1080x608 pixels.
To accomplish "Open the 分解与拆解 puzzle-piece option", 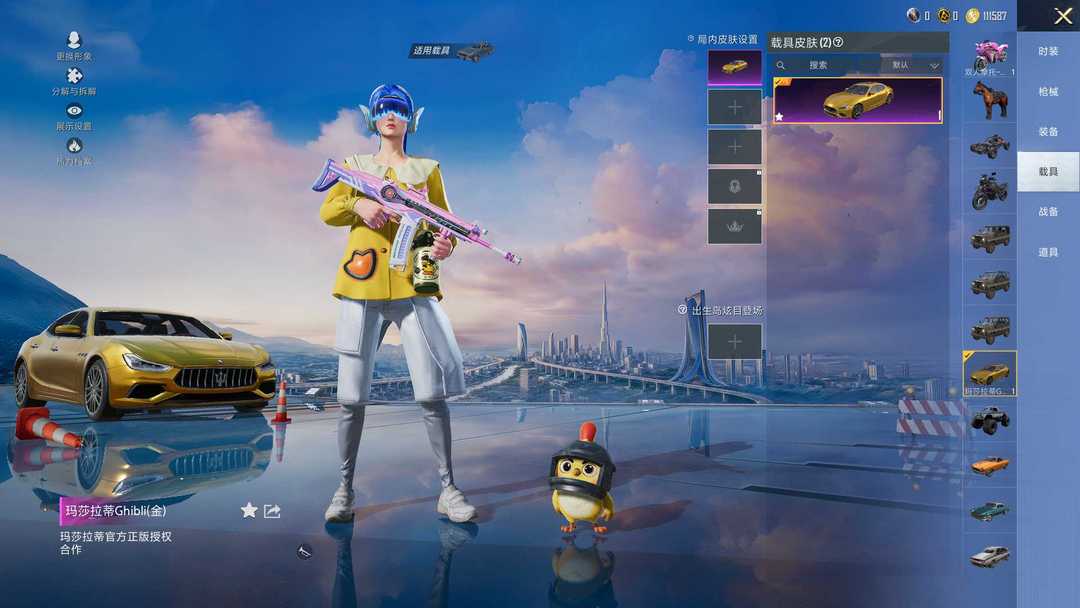I will point(74,80).
